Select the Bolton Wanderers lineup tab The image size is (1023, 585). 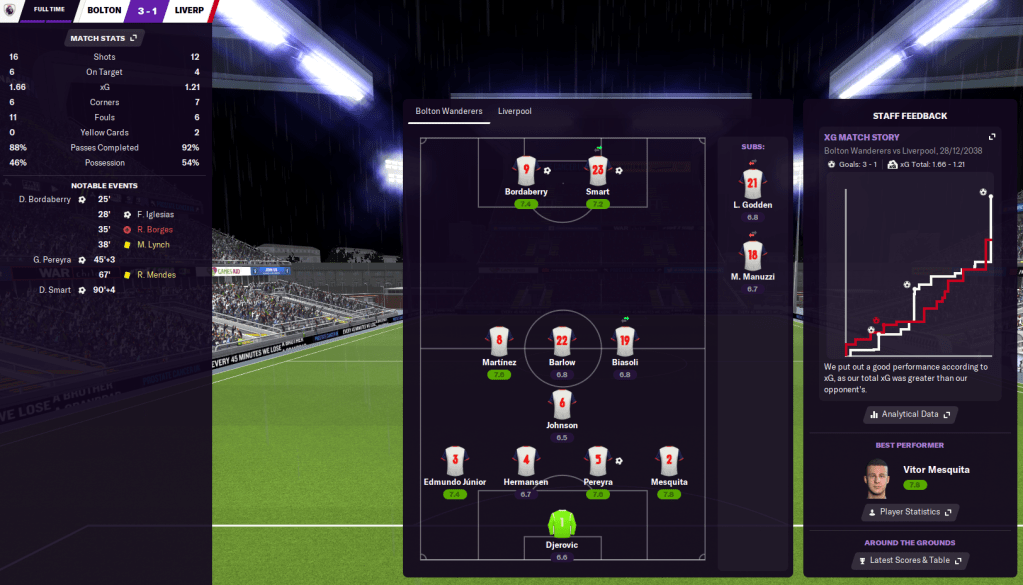tap(449, 111)
